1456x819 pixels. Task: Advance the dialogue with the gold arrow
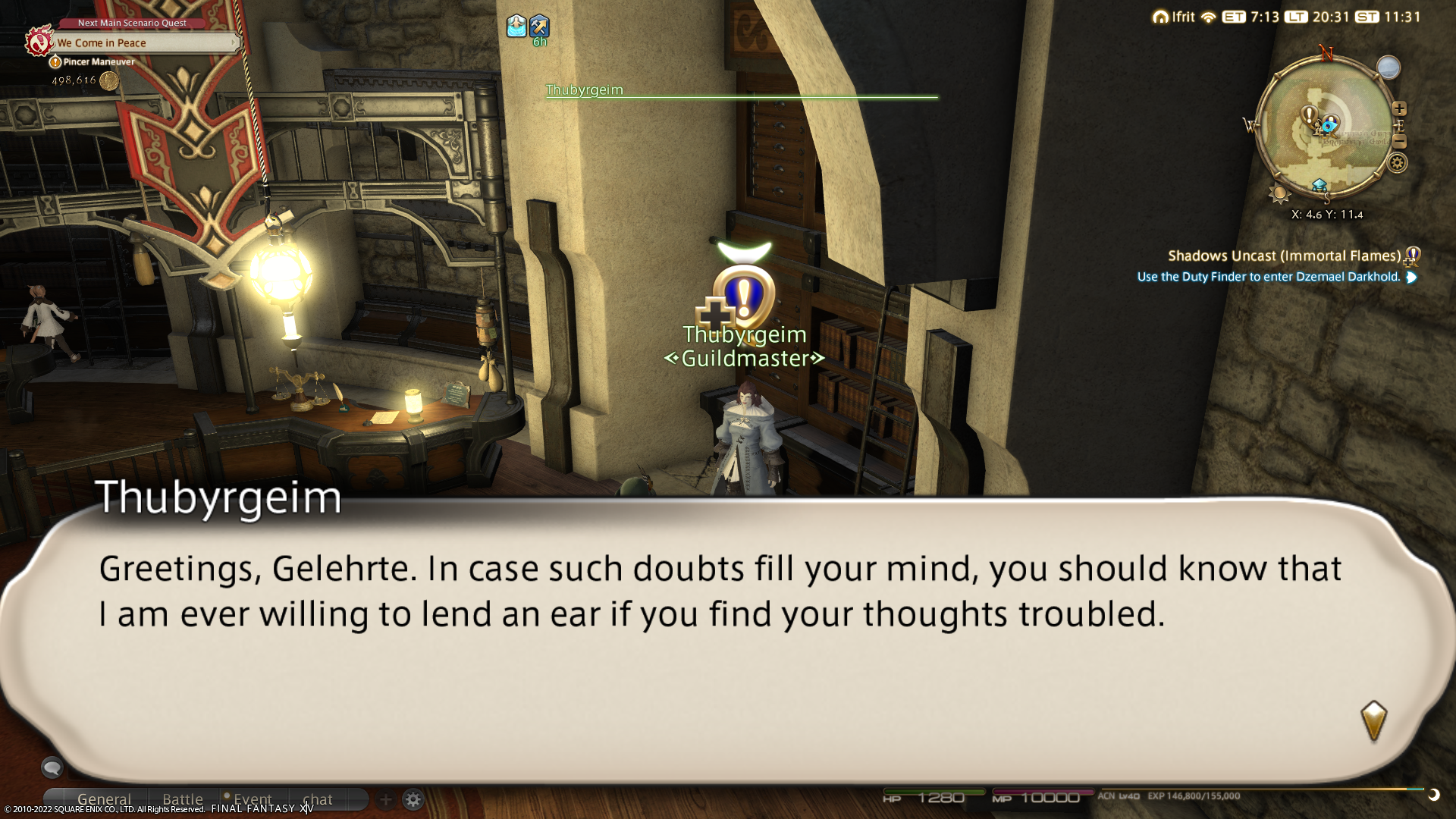tap(1373, 720)
